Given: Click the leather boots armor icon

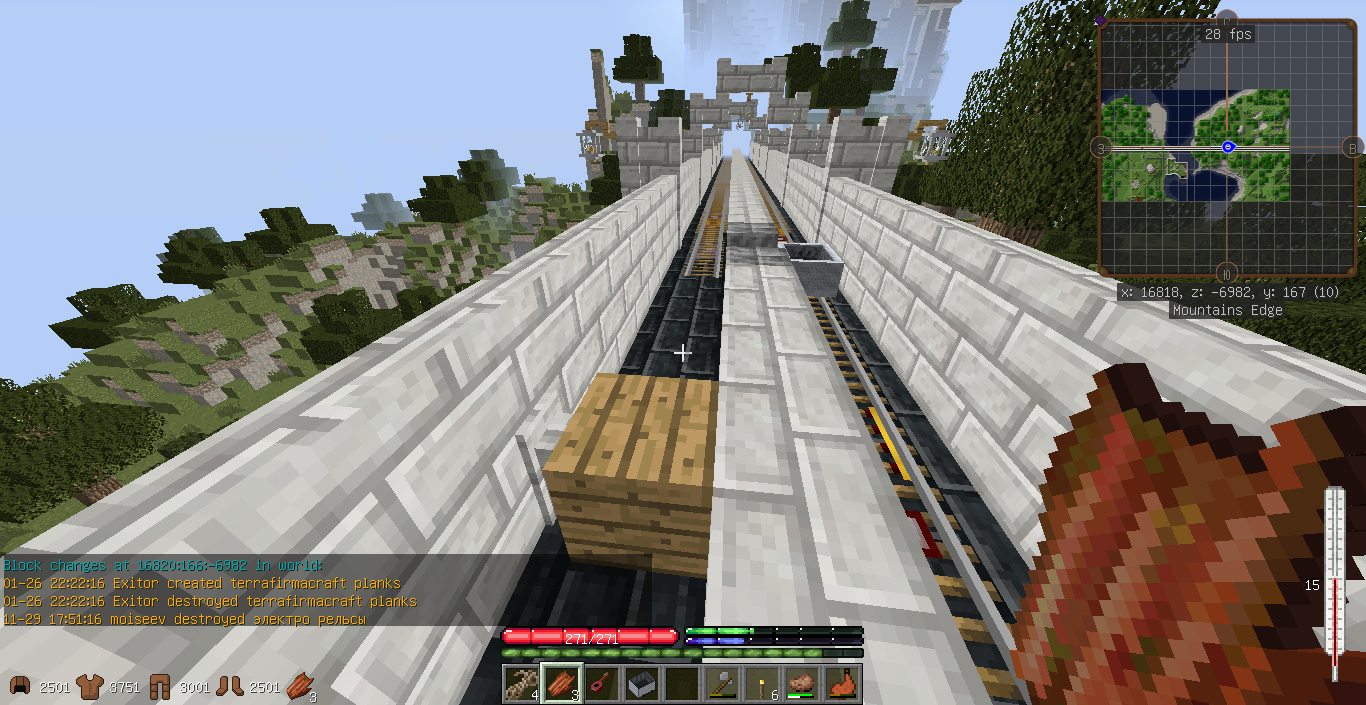Looking at the screenshot, I should pos(230,686).
